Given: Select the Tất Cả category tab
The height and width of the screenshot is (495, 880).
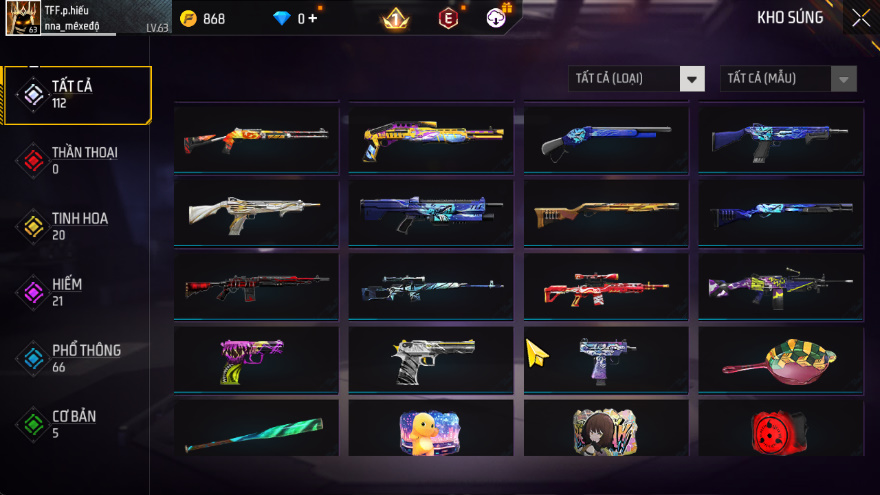Looking at the screenshot, I should [x=77, y=95].
